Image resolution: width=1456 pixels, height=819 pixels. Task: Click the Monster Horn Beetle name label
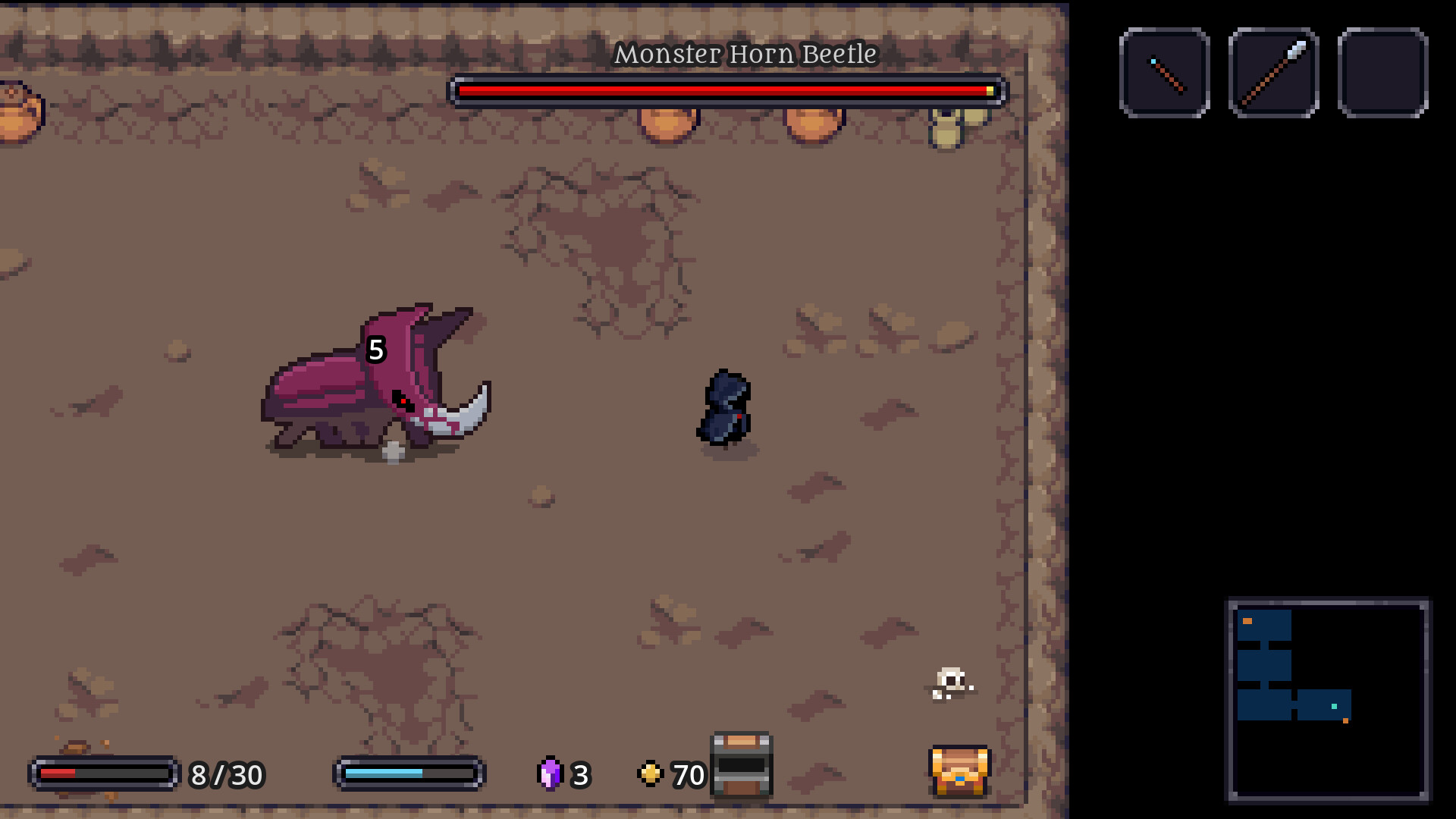point(745,54)
